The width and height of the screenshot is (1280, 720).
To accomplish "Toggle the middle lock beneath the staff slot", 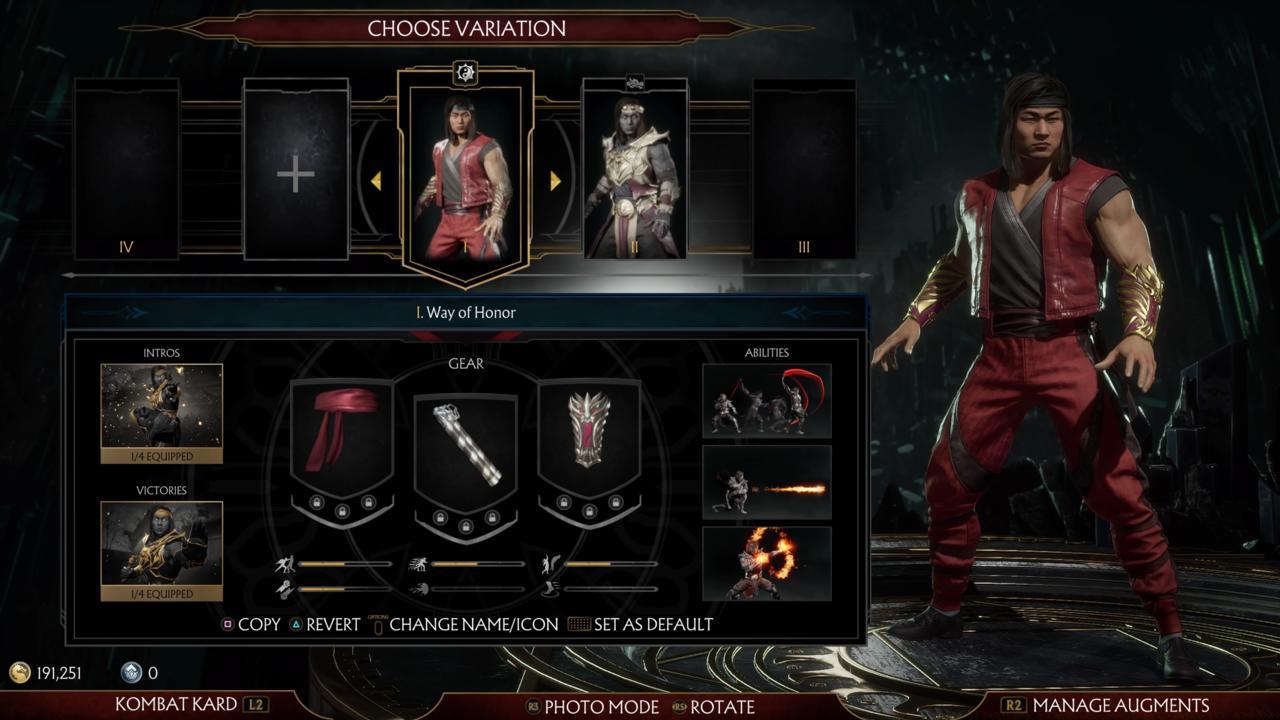I will pos(466,528).
